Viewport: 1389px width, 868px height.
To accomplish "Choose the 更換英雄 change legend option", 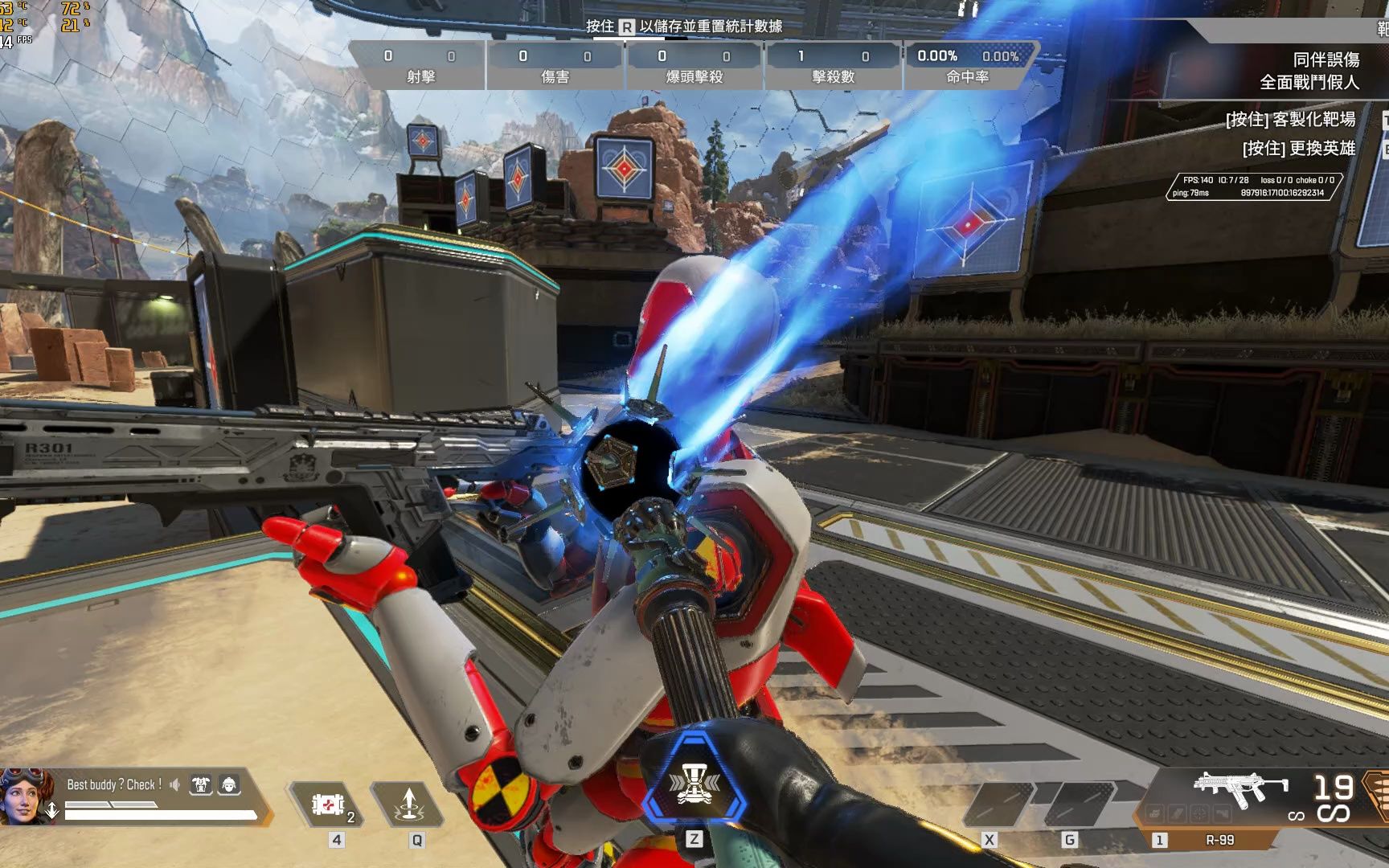I will [1298, 149].
